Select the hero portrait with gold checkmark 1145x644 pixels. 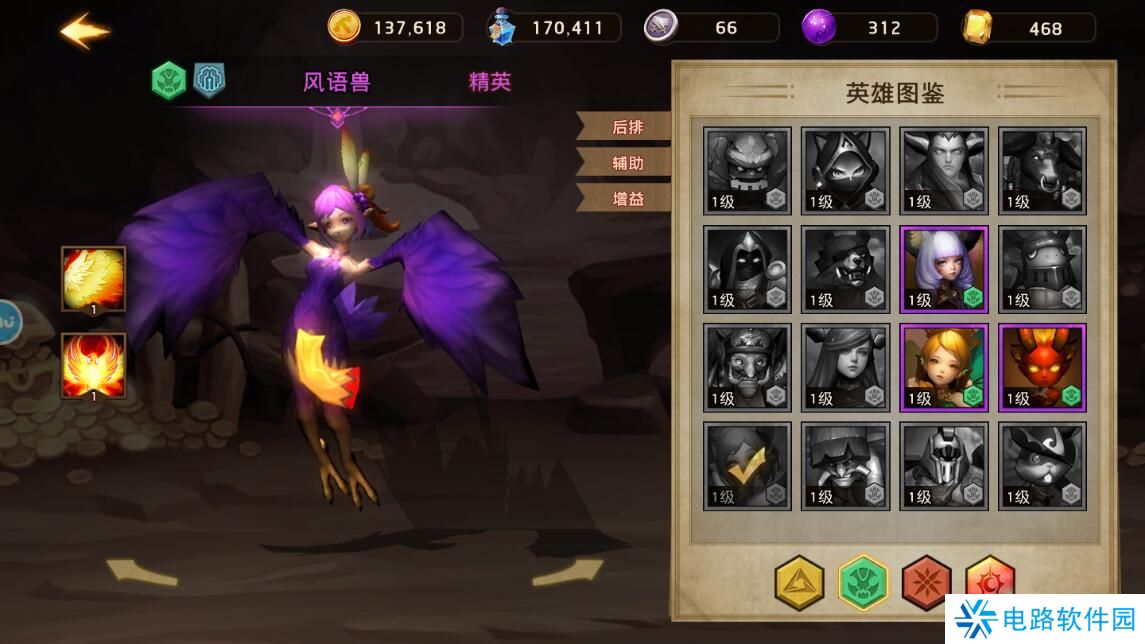tap(747, 465)
